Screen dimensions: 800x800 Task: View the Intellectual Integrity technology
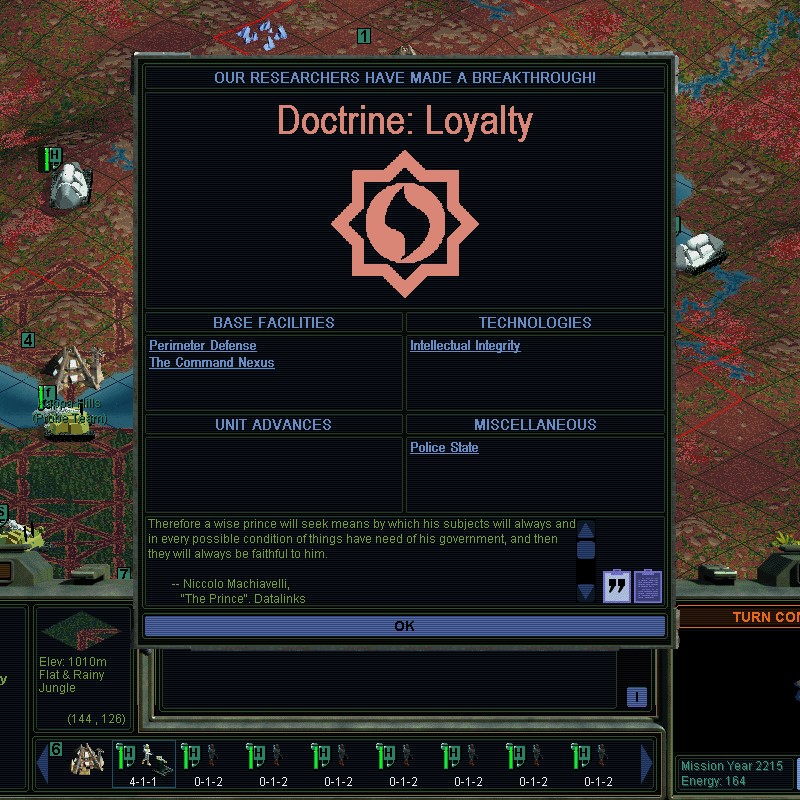(465, 346)
